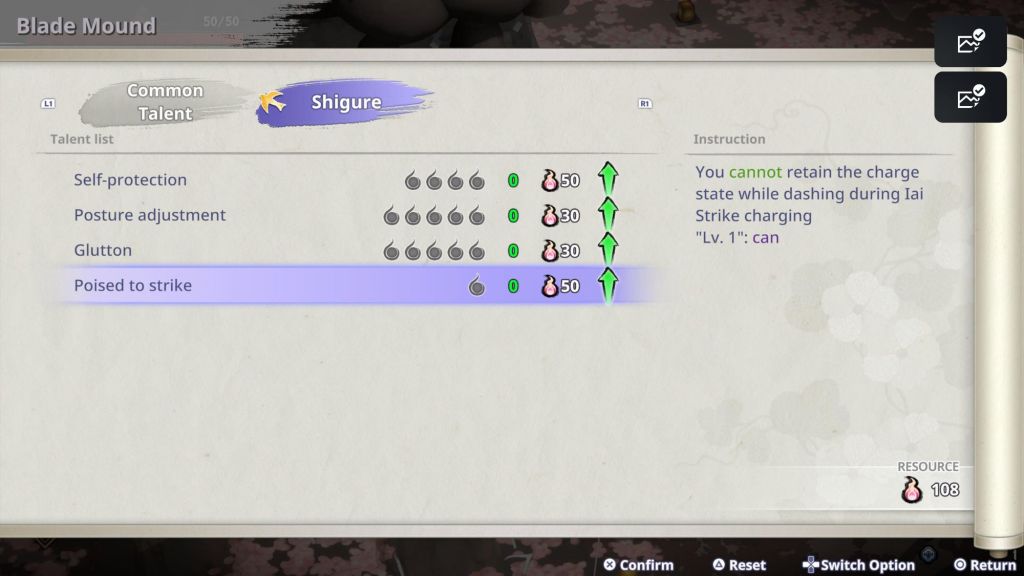Select the Posture adjustment talent

pyautogui.click(x=150, y=215)
